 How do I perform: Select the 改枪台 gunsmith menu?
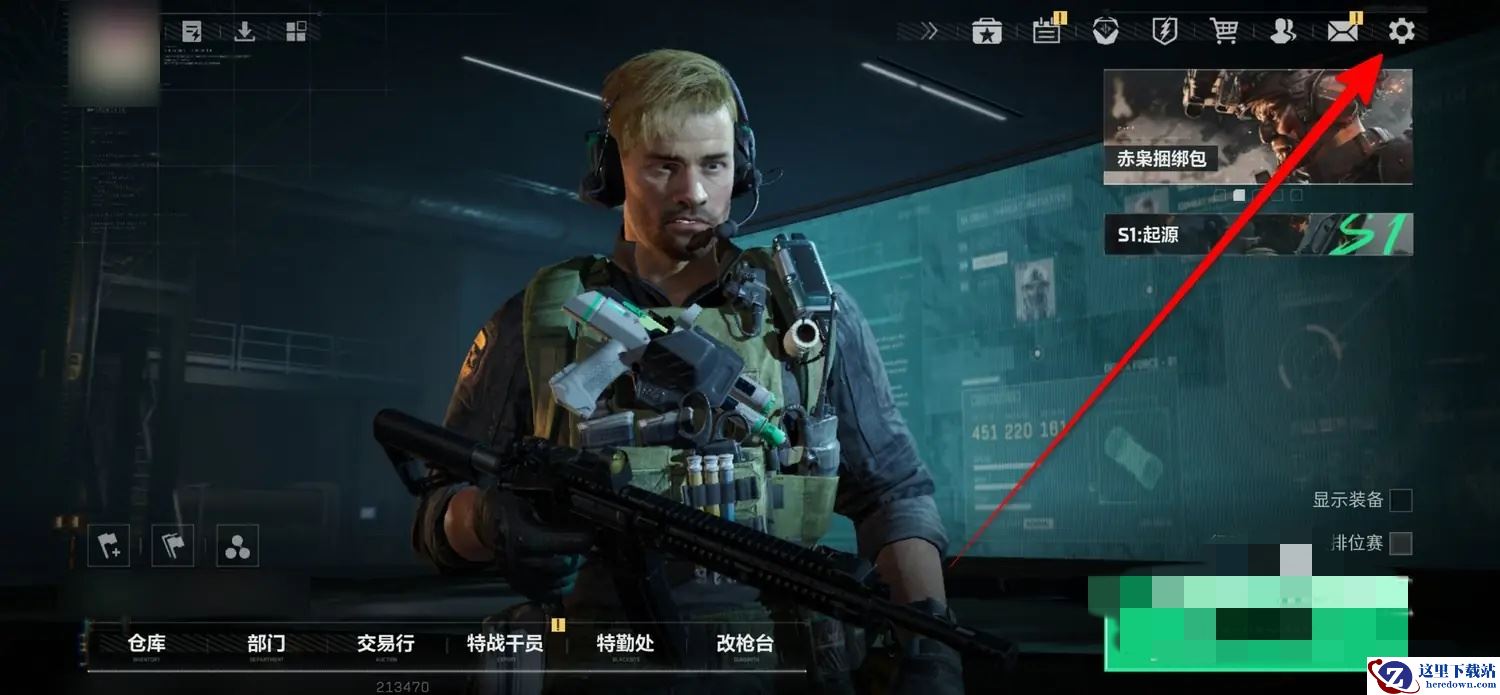745,644
